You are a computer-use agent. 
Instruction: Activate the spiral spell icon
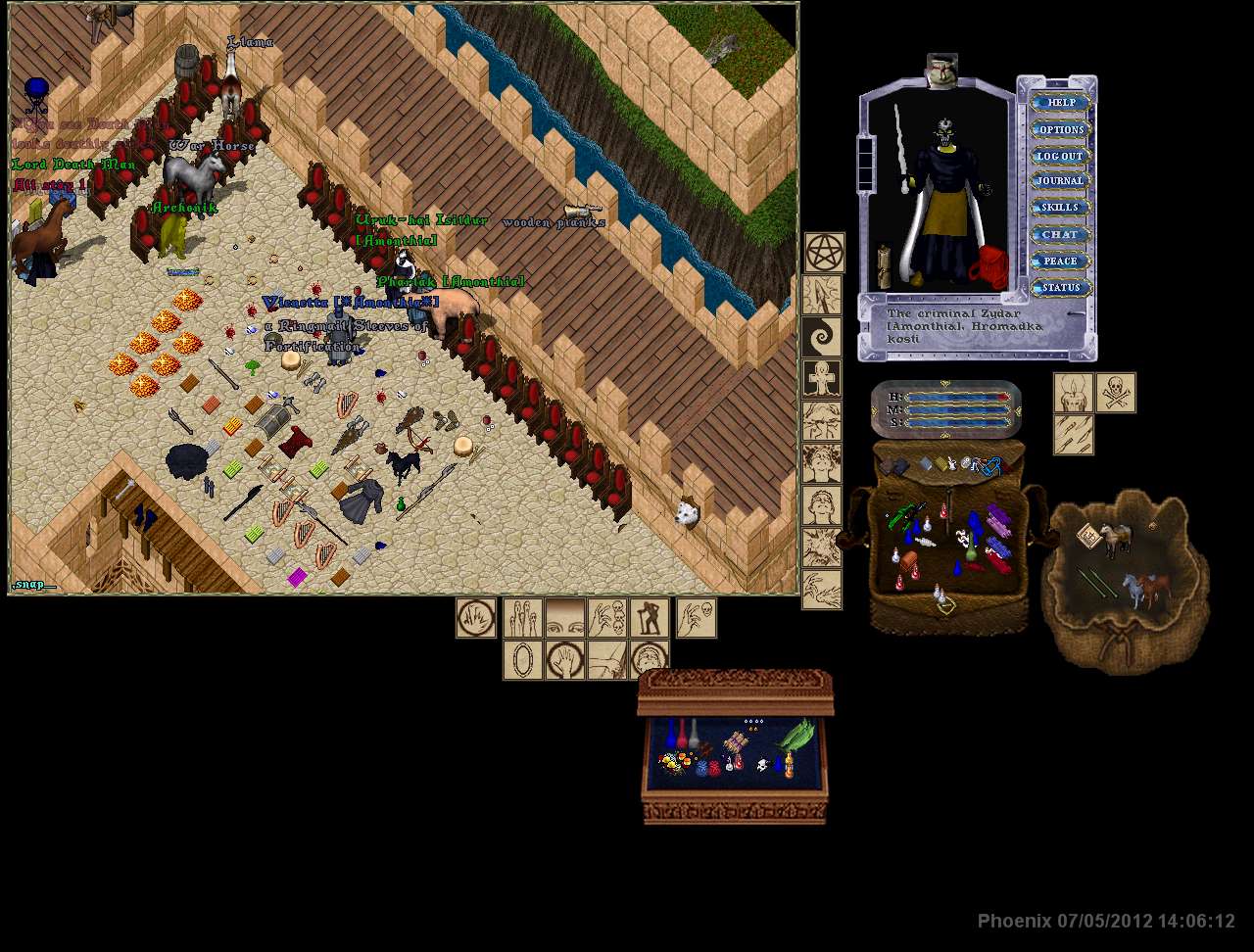(x=821, y=336)
